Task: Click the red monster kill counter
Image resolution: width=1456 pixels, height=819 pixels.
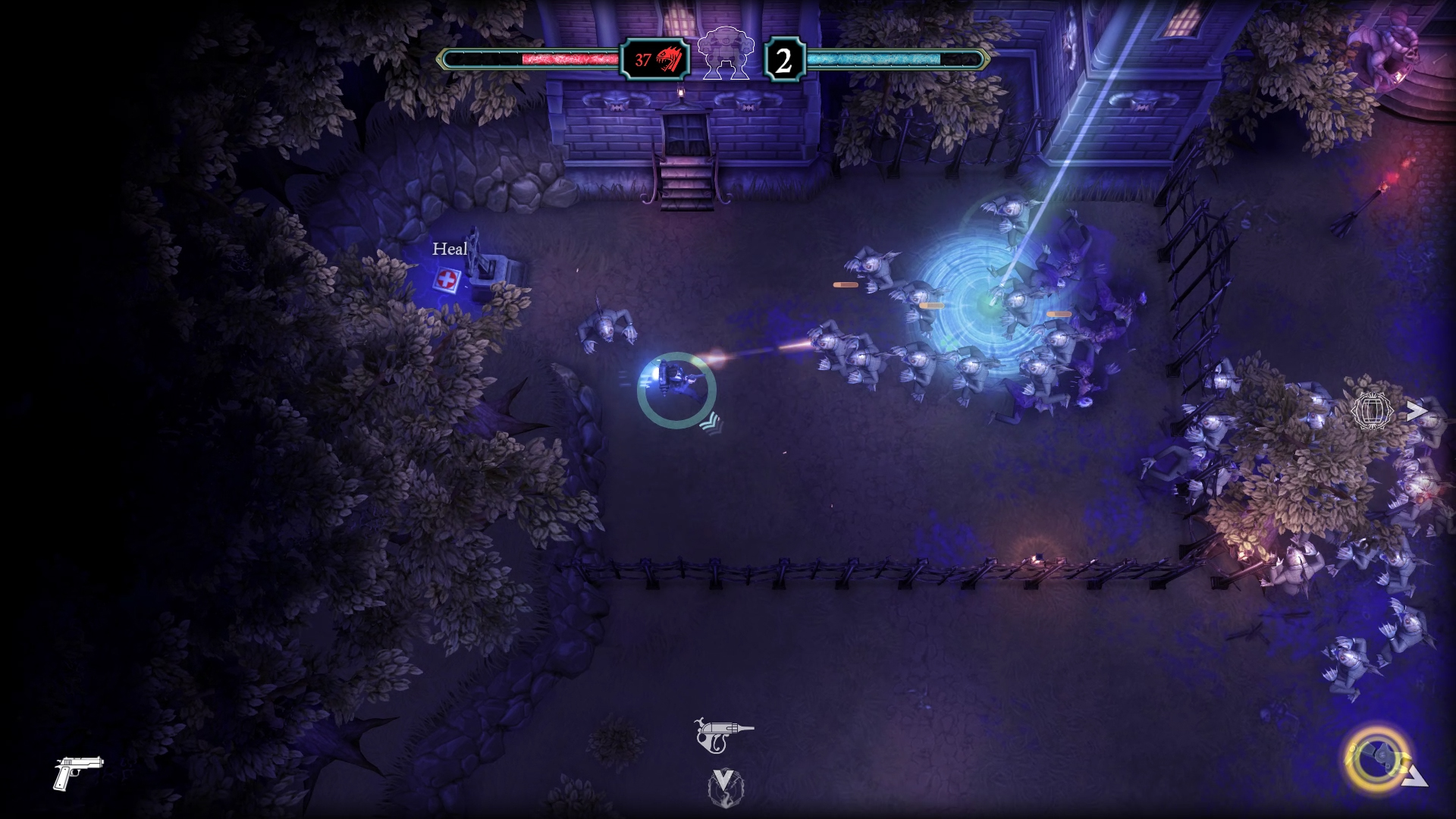Action: pos(656,59)
